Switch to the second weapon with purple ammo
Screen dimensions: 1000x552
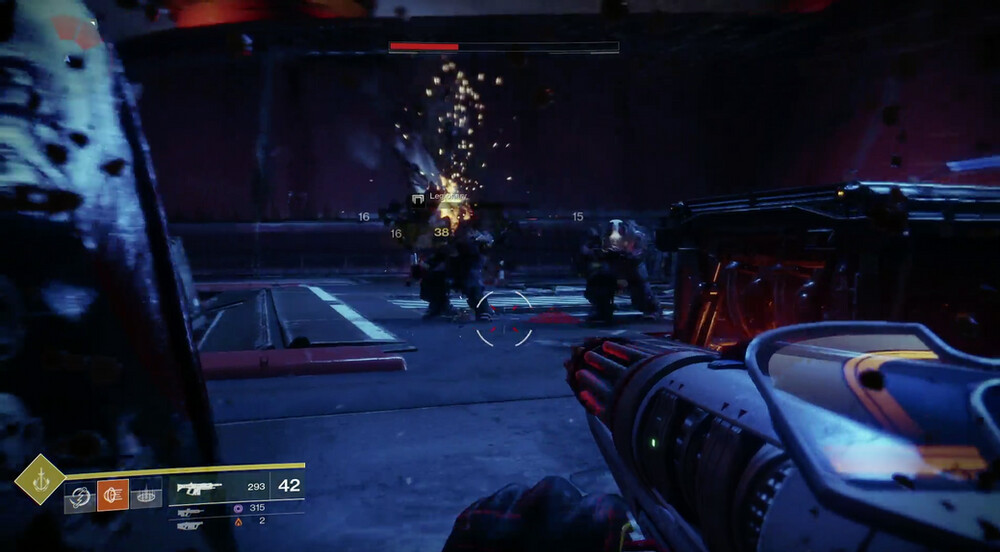pyautogui.click(x=190, y=511)
